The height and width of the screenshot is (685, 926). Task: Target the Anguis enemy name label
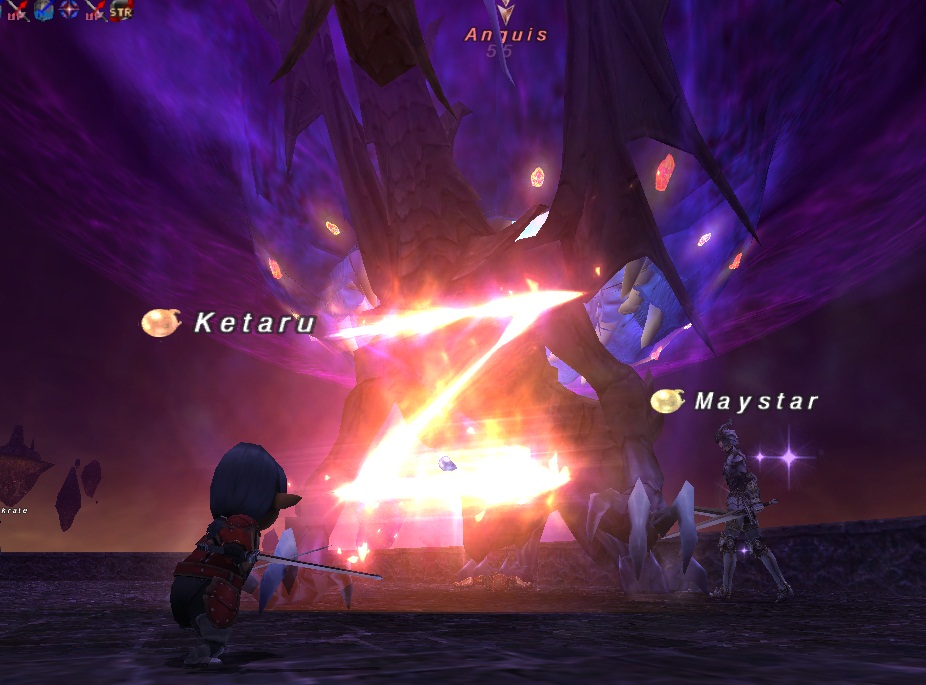[x=507, y=35]
